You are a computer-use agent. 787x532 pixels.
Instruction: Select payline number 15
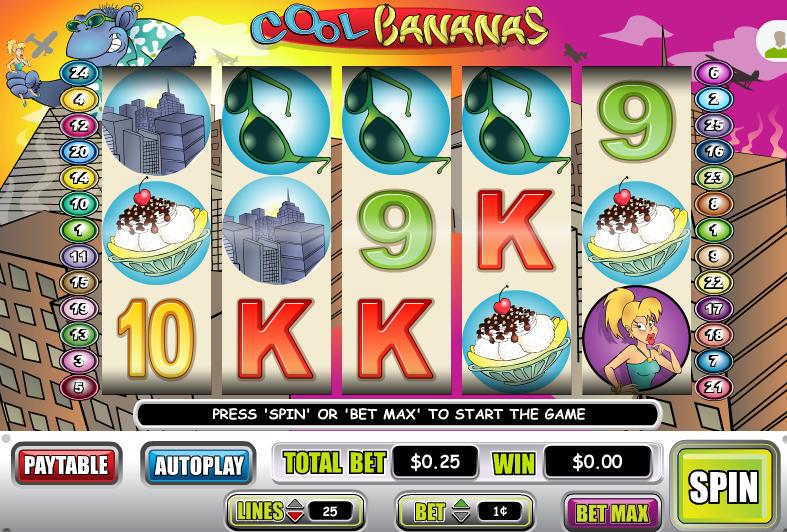click(x=78, y=283)
